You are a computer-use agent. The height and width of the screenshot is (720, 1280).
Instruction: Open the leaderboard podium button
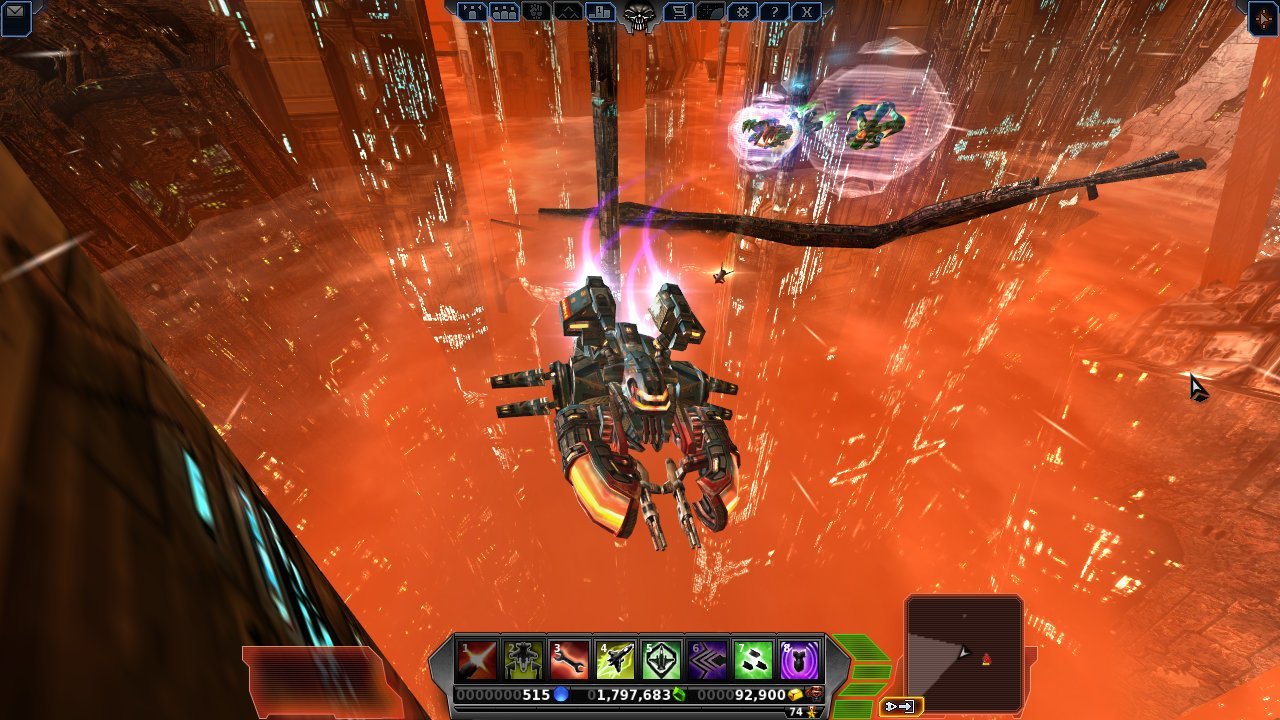coord(601,12)
